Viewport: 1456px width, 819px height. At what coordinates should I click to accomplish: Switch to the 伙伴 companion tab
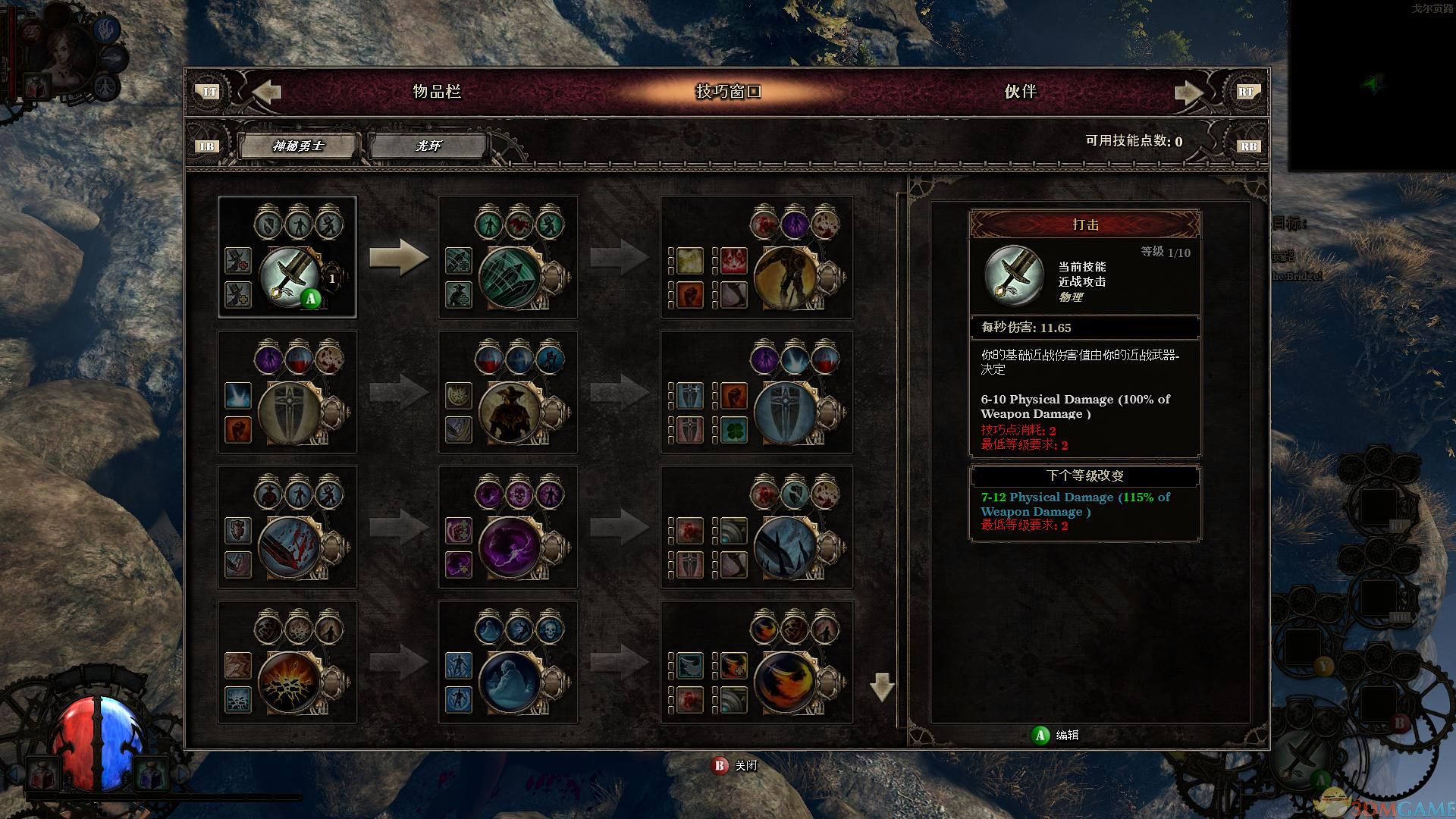point(1020,92)
